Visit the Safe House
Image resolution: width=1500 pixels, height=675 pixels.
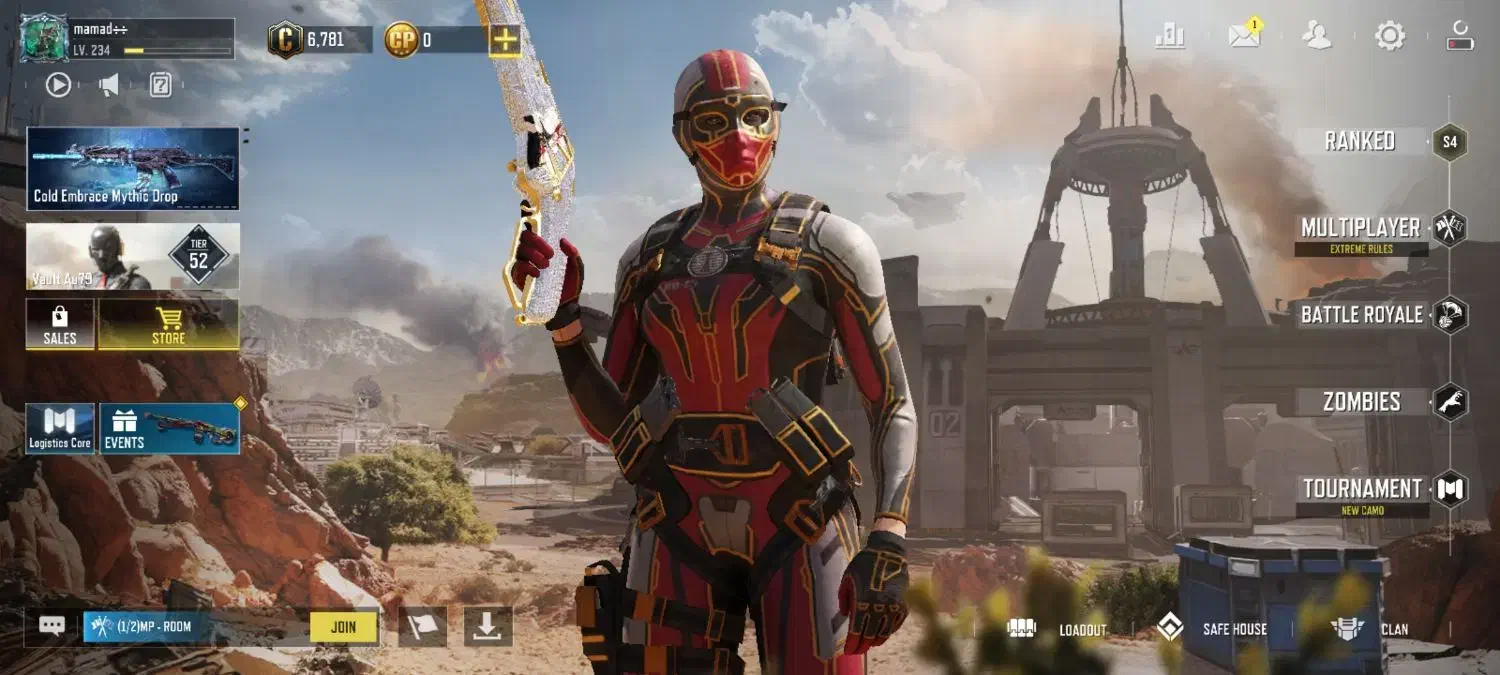point(1211,629)
